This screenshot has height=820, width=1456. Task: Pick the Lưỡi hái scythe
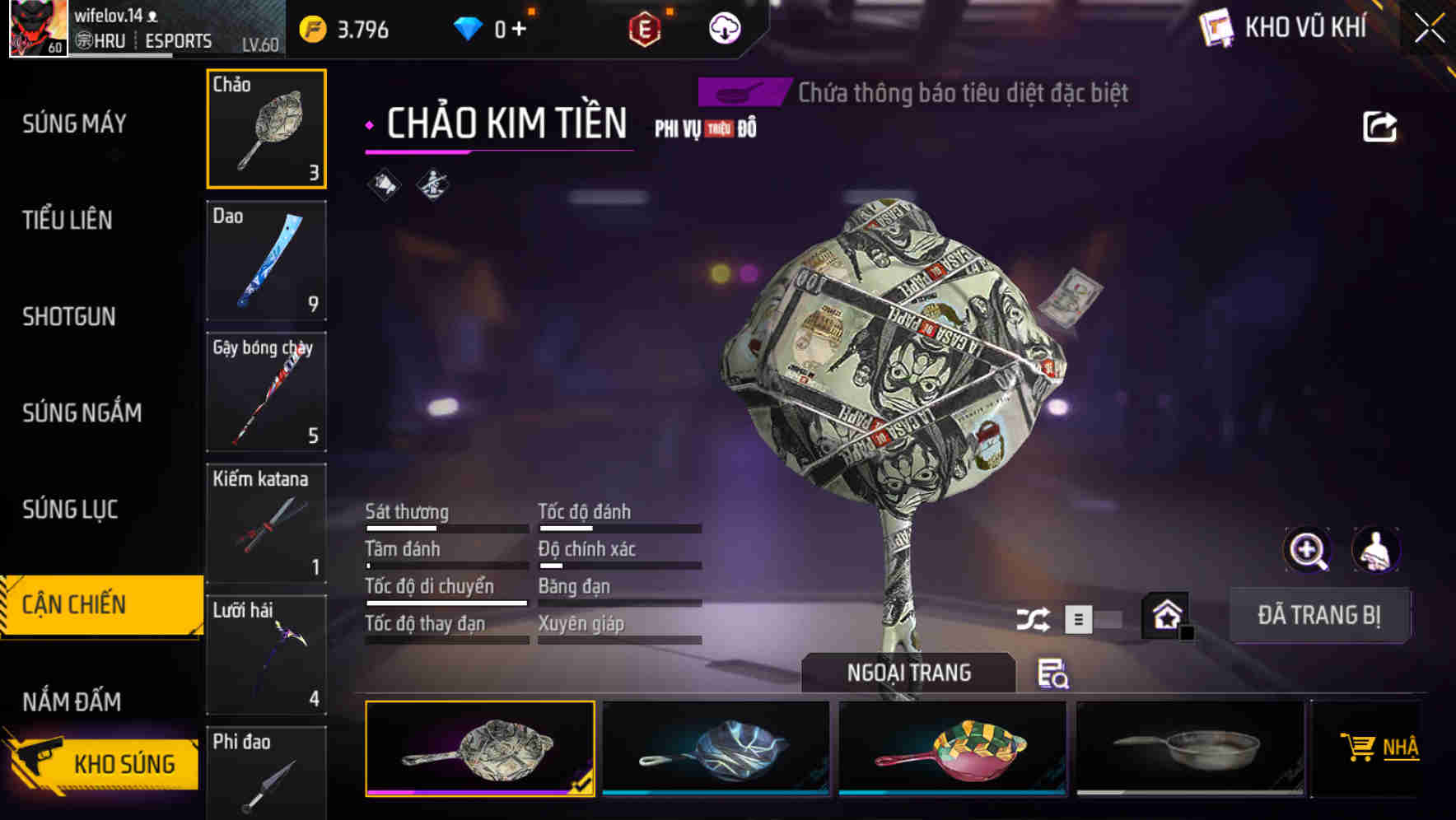click(x=266, y=655)
